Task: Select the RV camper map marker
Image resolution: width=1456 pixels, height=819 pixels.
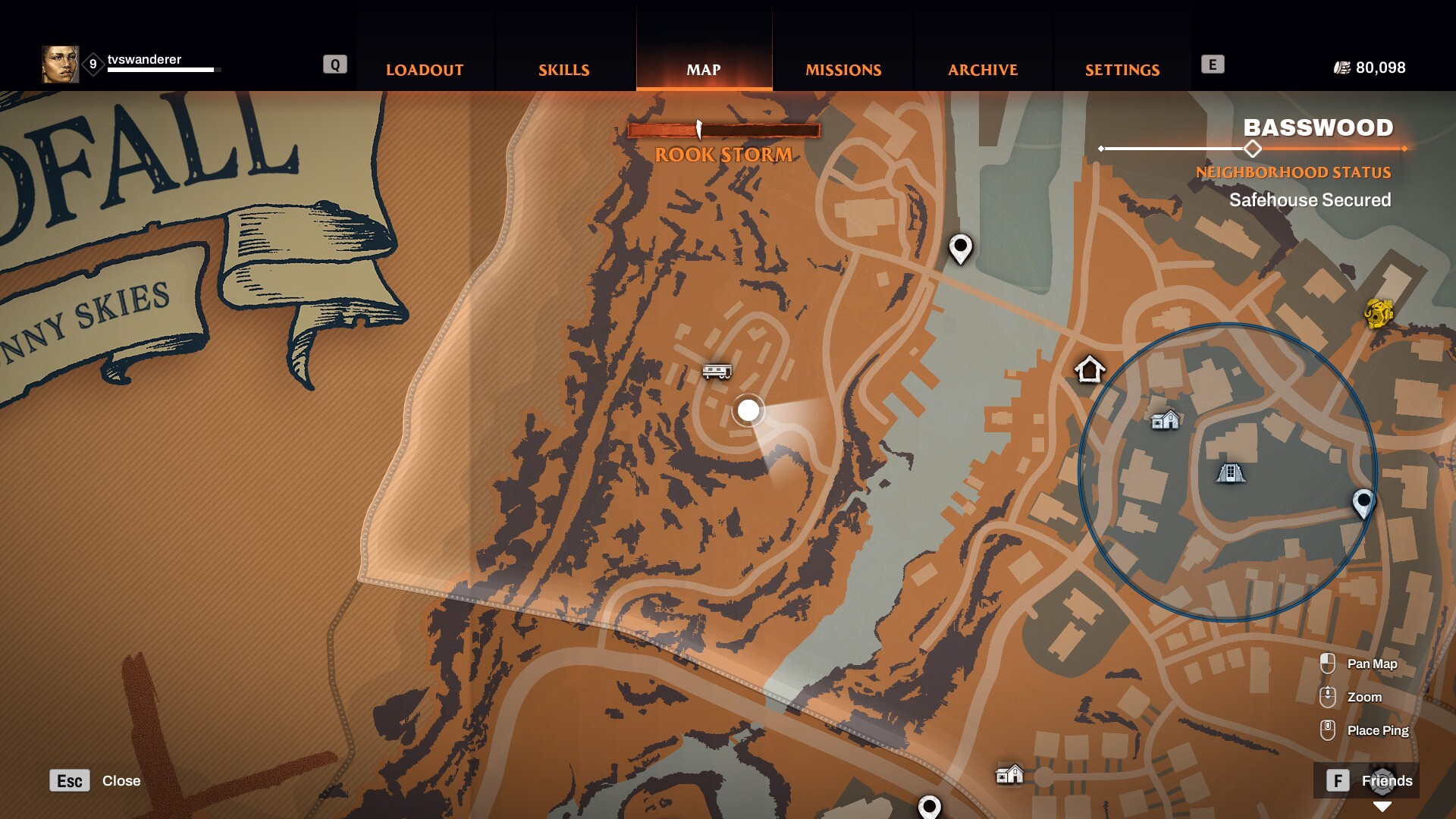Action: (717, 371)
